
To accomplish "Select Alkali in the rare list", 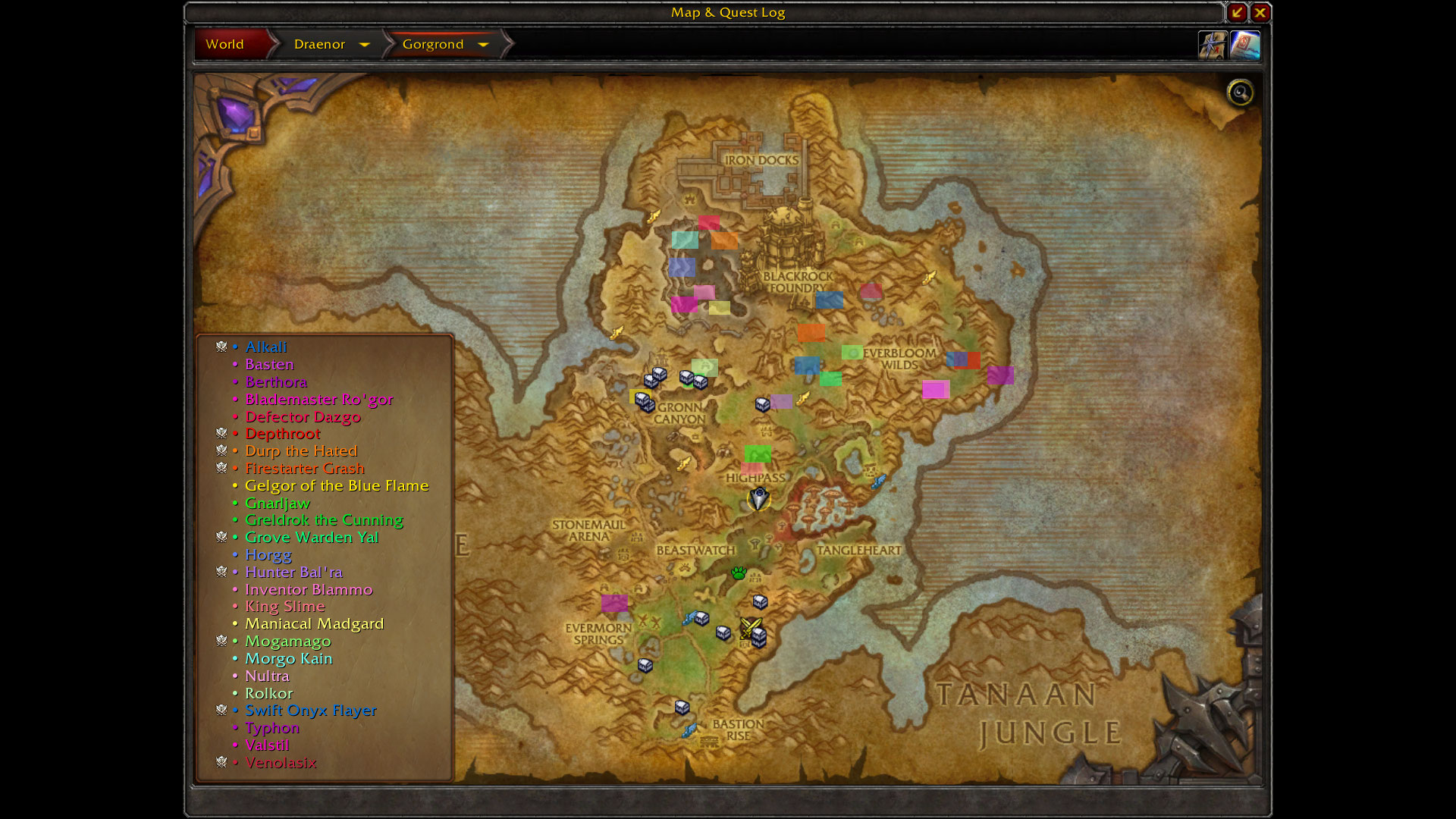I will click(265, 347).
